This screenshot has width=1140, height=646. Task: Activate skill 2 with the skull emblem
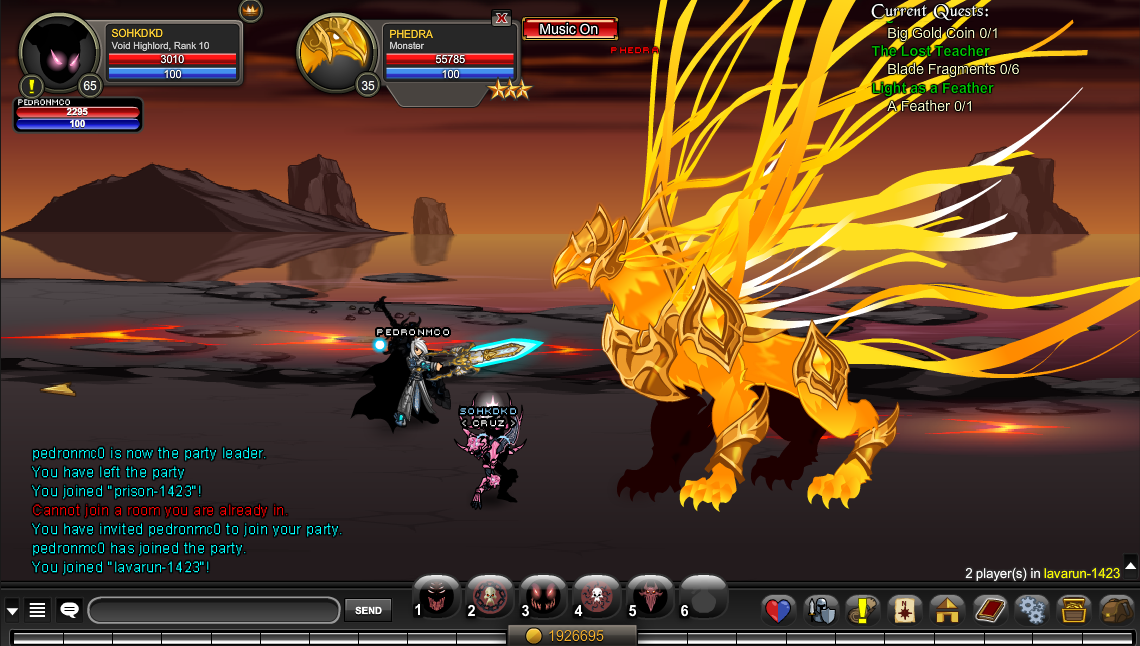coord(490,598)
